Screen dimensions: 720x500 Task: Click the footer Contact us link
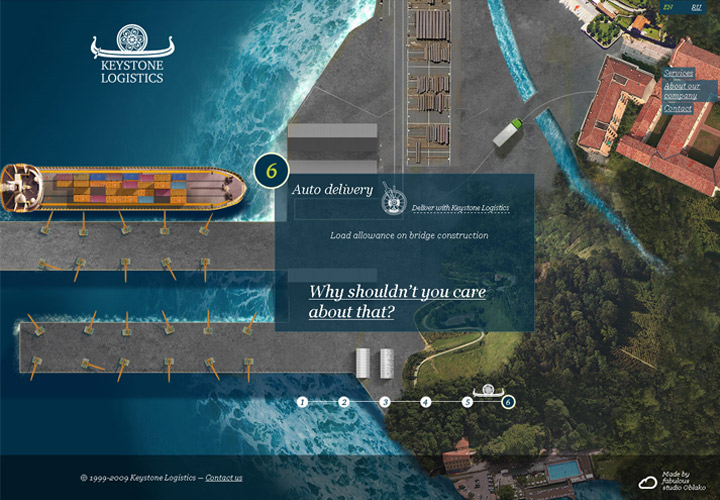(224, 478)
